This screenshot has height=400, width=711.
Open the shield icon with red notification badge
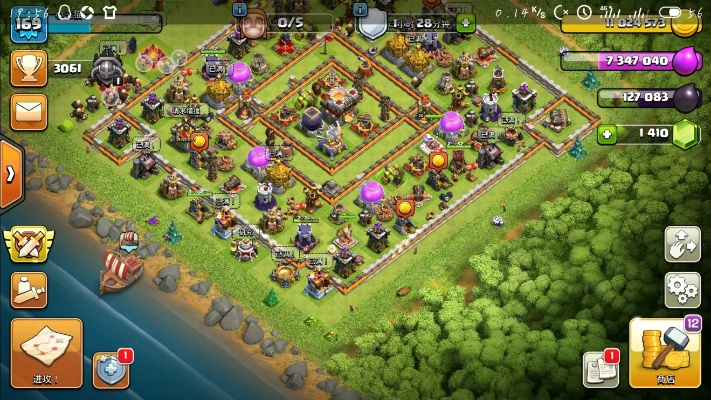[x=110, y=369]
